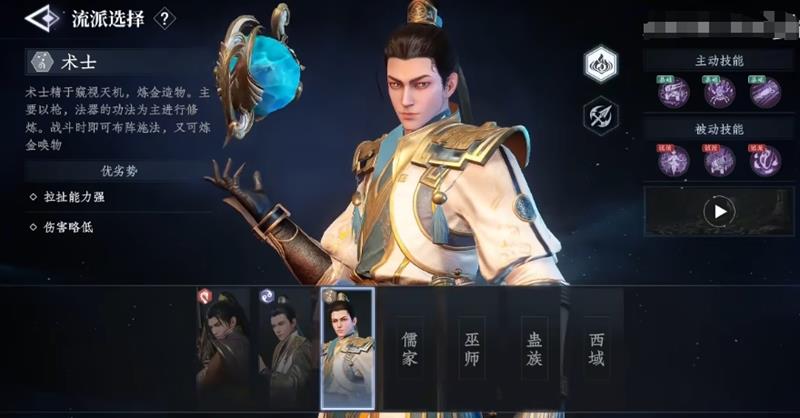Pick the 巫师 school tile
This screenshot has height=418, width=800.
(471, 347)
